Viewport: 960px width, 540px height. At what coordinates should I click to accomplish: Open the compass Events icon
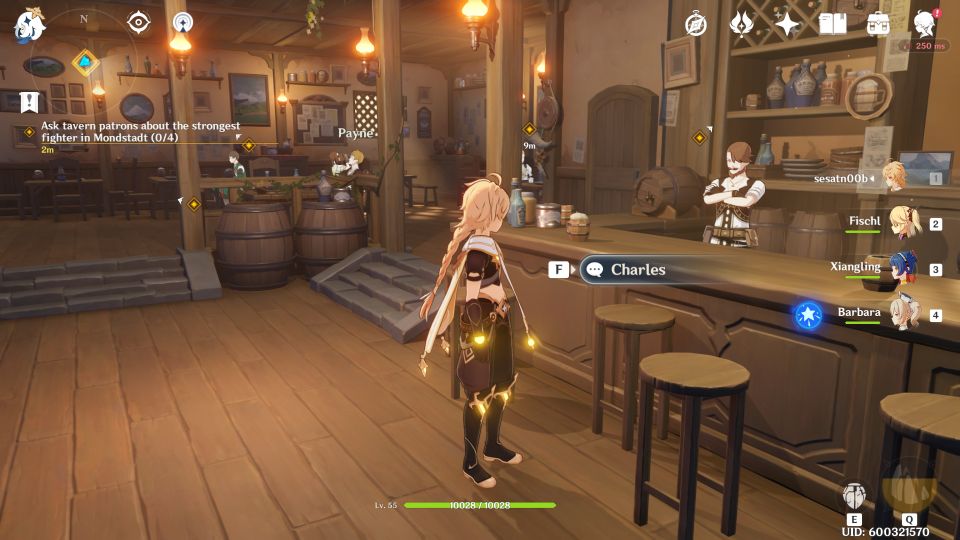click(696, 24)
